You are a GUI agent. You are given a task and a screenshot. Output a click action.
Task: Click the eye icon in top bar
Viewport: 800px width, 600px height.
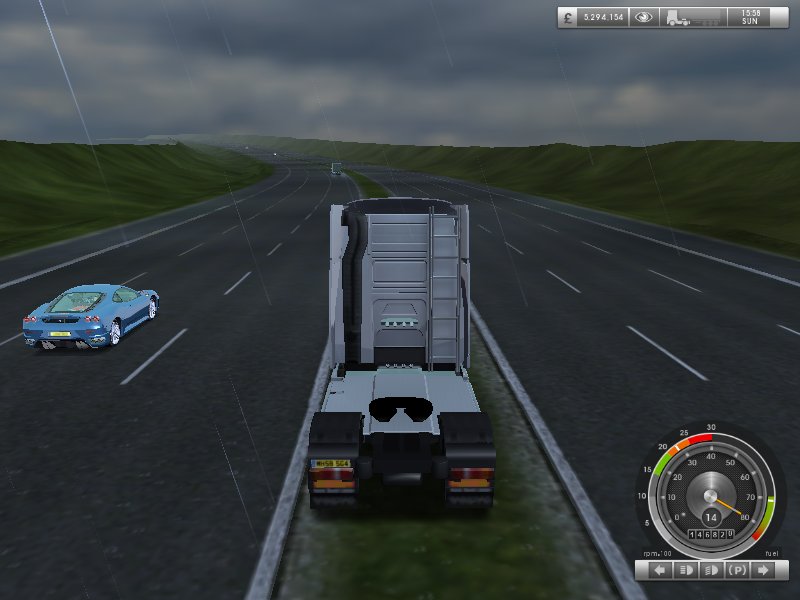point(645,17)
